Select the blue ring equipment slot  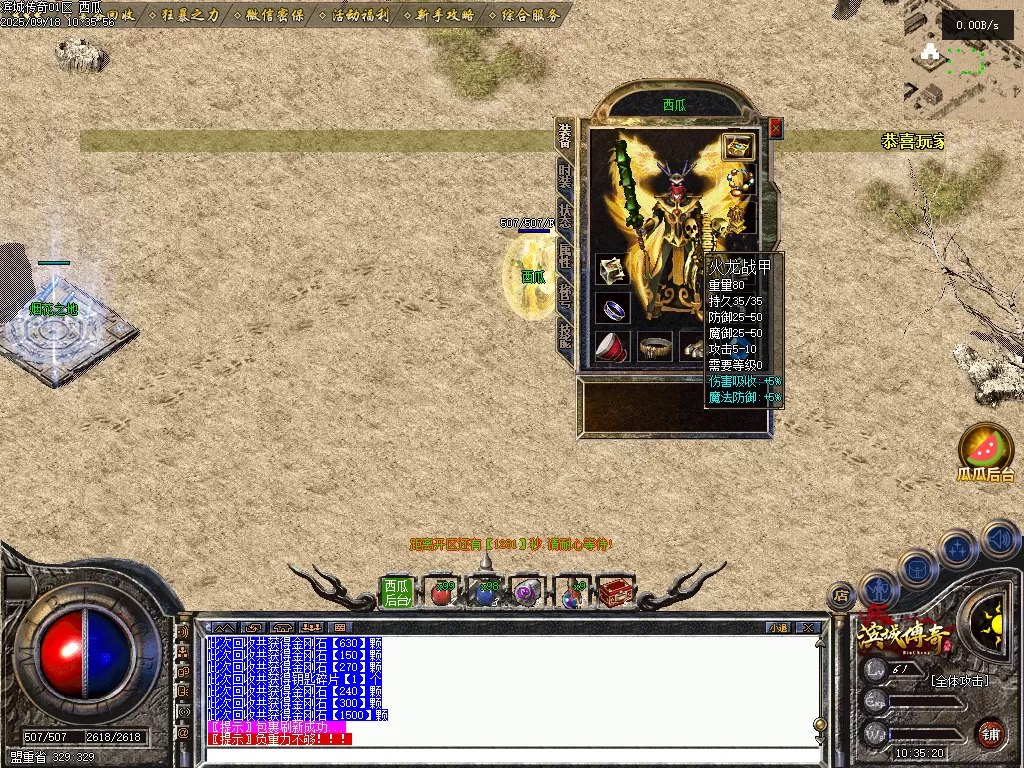(x=613, y=308)
